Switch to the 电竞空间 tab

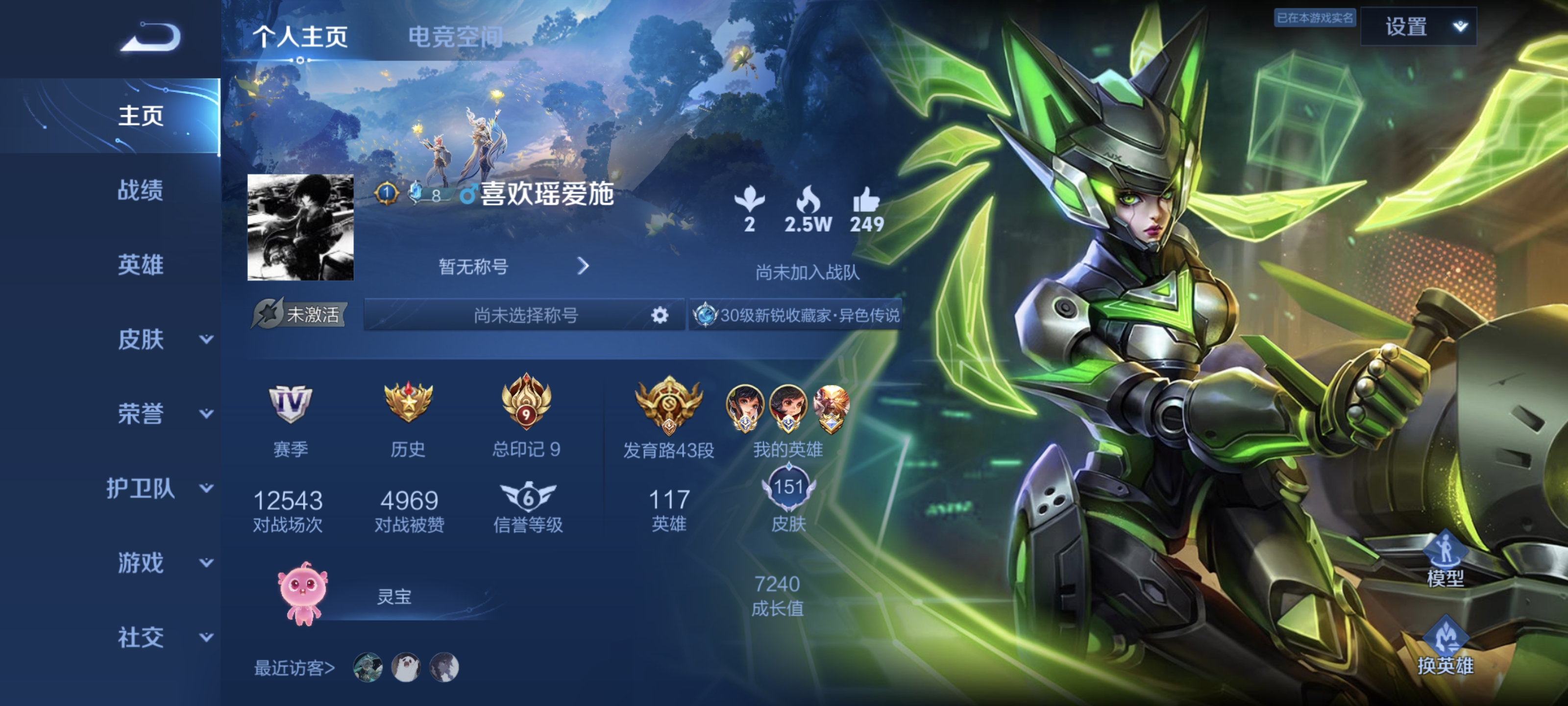(455, 37)
